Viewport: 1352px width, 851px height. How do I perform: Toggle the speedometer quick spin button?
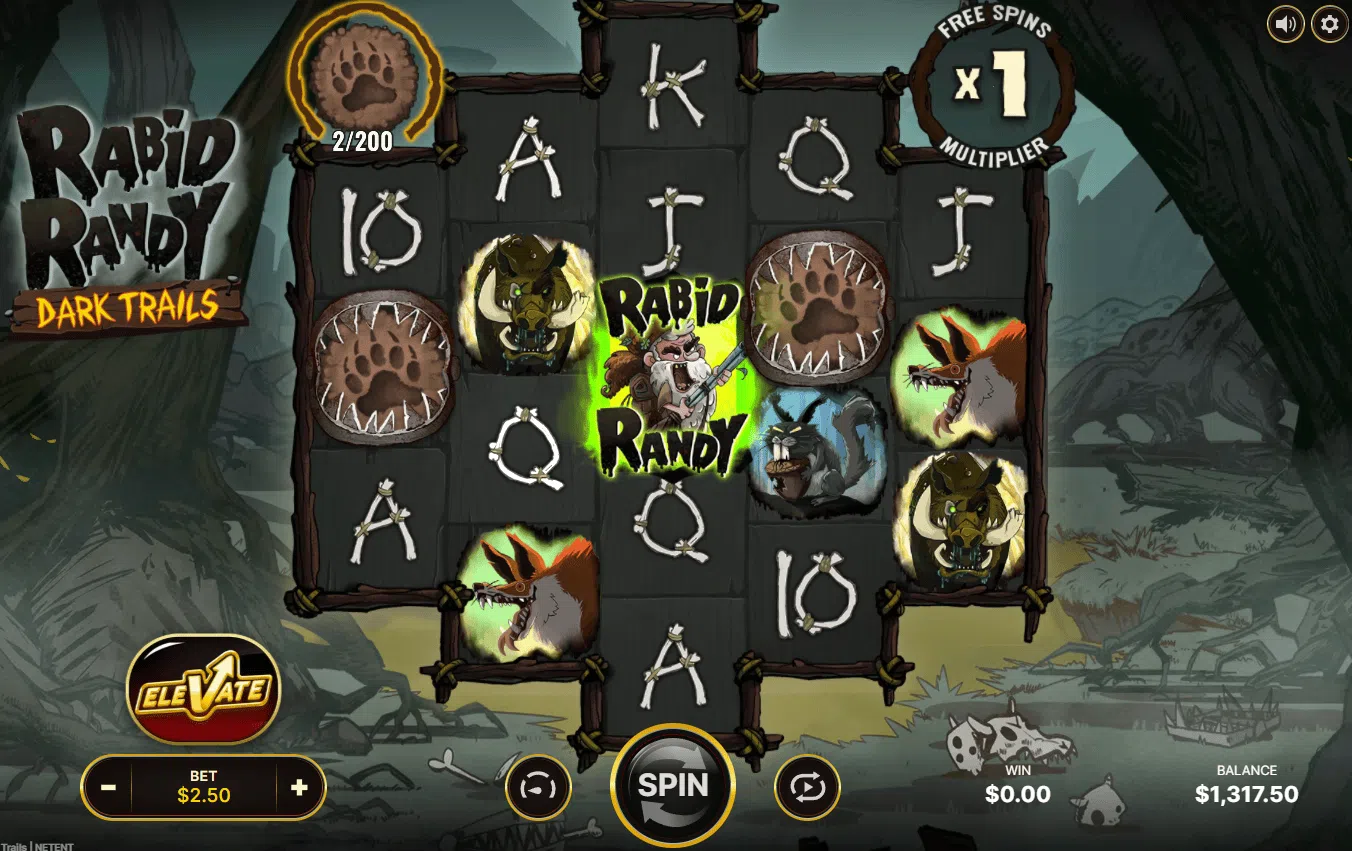[538, 788]
